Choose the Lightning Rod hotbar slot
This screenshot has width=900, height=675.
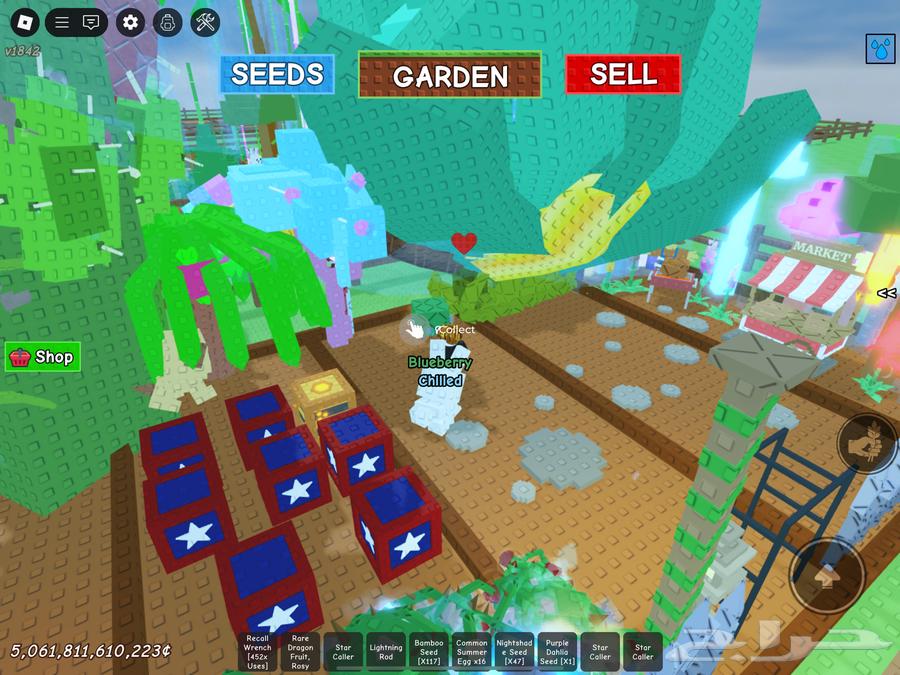386,651
